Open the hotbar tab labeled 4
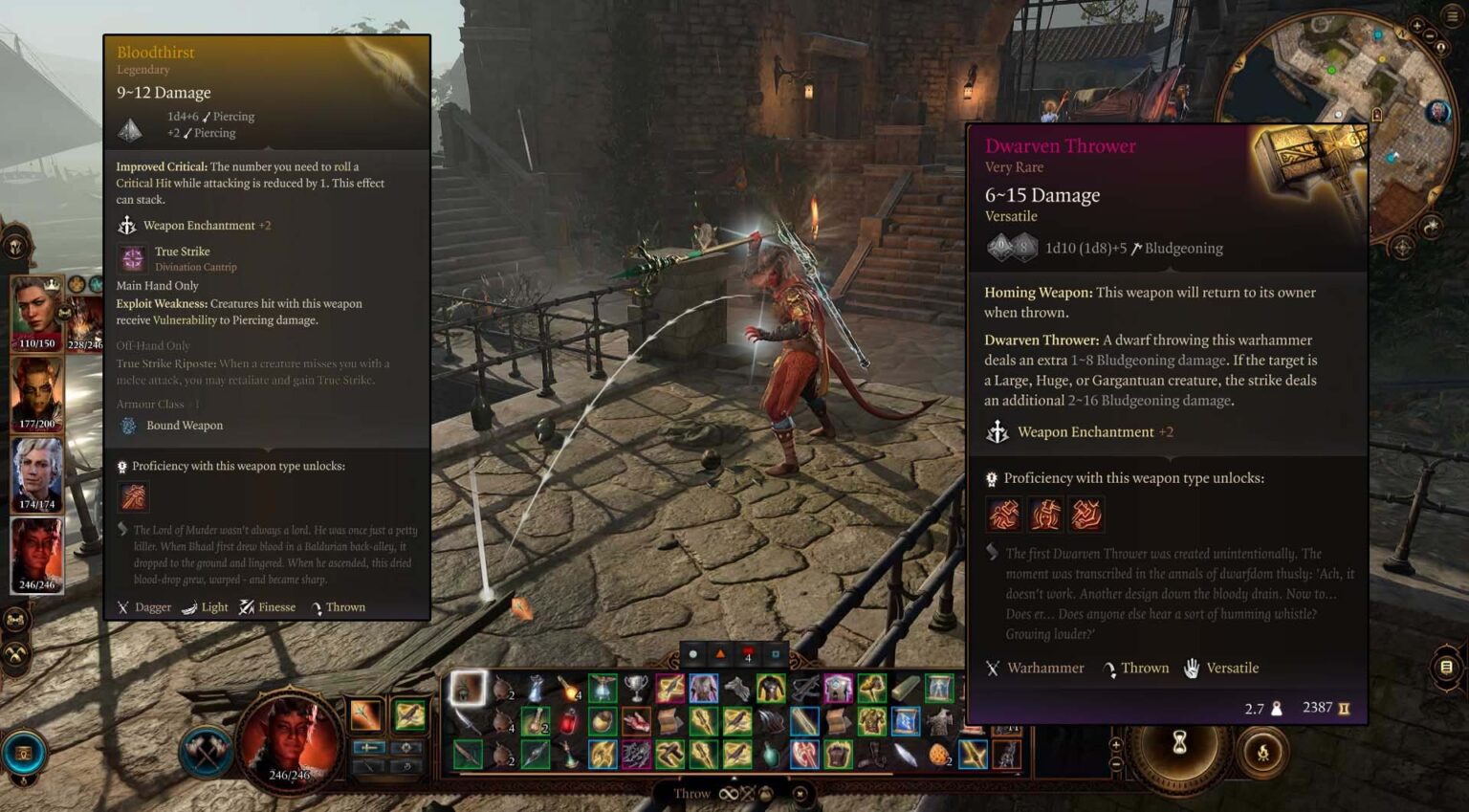The width and height of the screenshot is (1469, 812). (x=748, y=655)
